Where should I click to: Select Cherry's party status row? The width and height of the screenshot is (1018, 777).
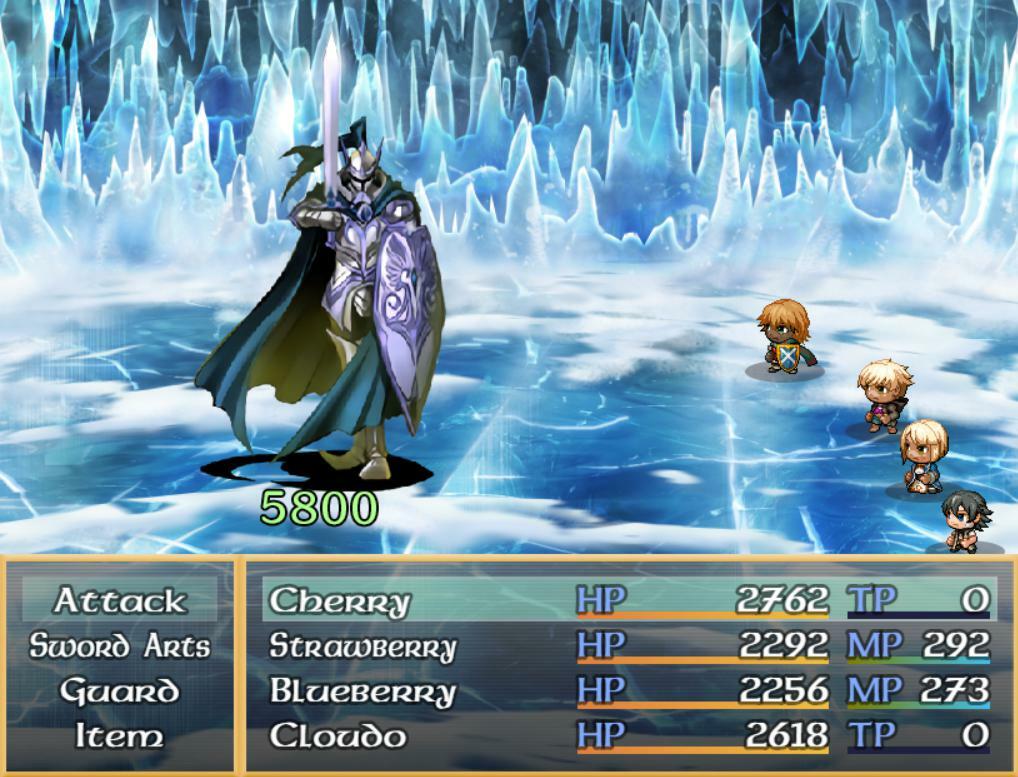coord(628,600)
